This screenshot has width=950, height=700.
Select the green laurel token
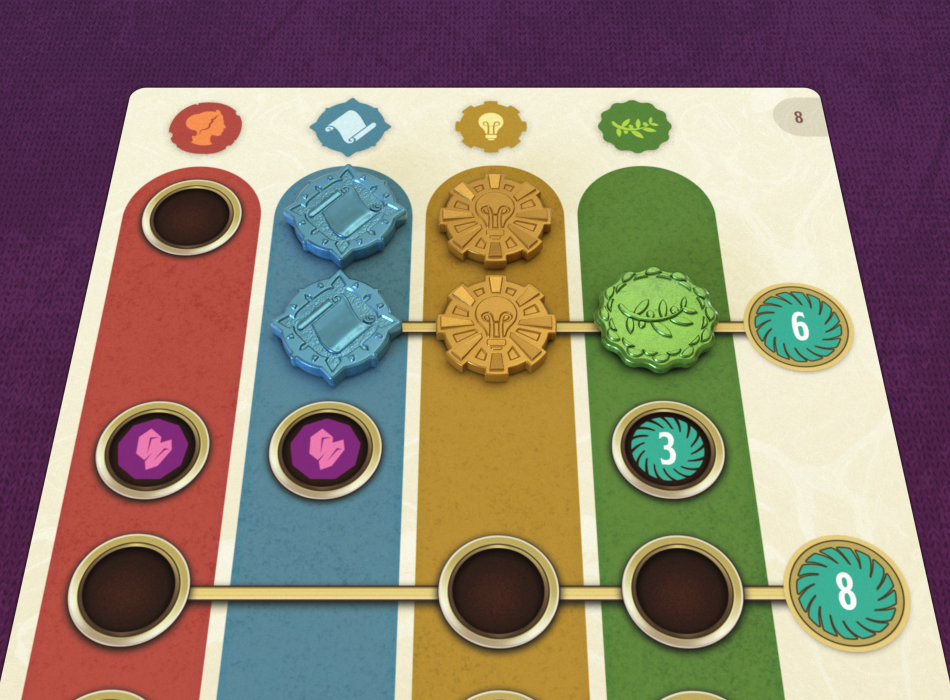655,316
